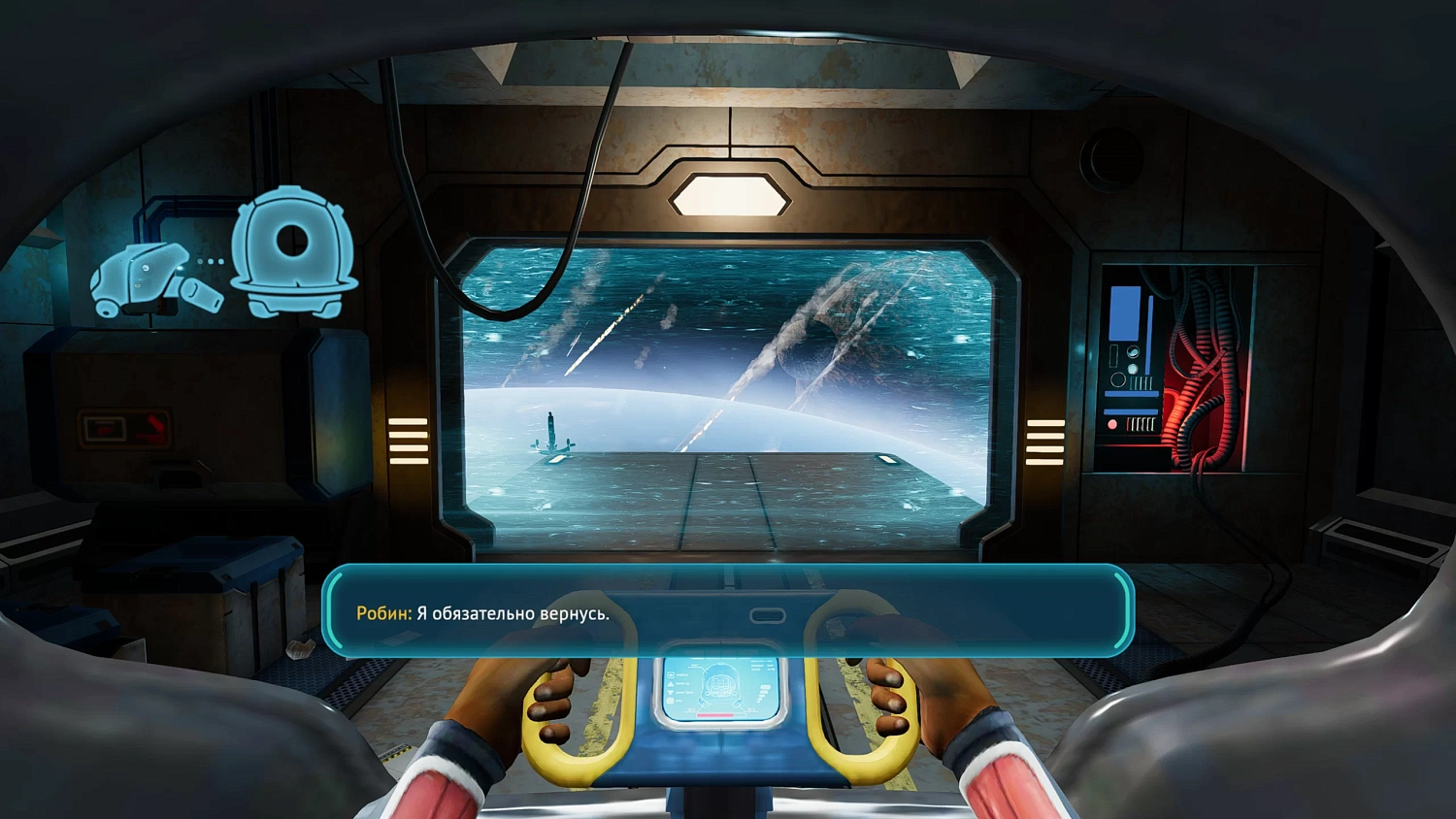Click the stop square icon on the display
Viewport: 1456px width, 819px height.
point(670,701)
